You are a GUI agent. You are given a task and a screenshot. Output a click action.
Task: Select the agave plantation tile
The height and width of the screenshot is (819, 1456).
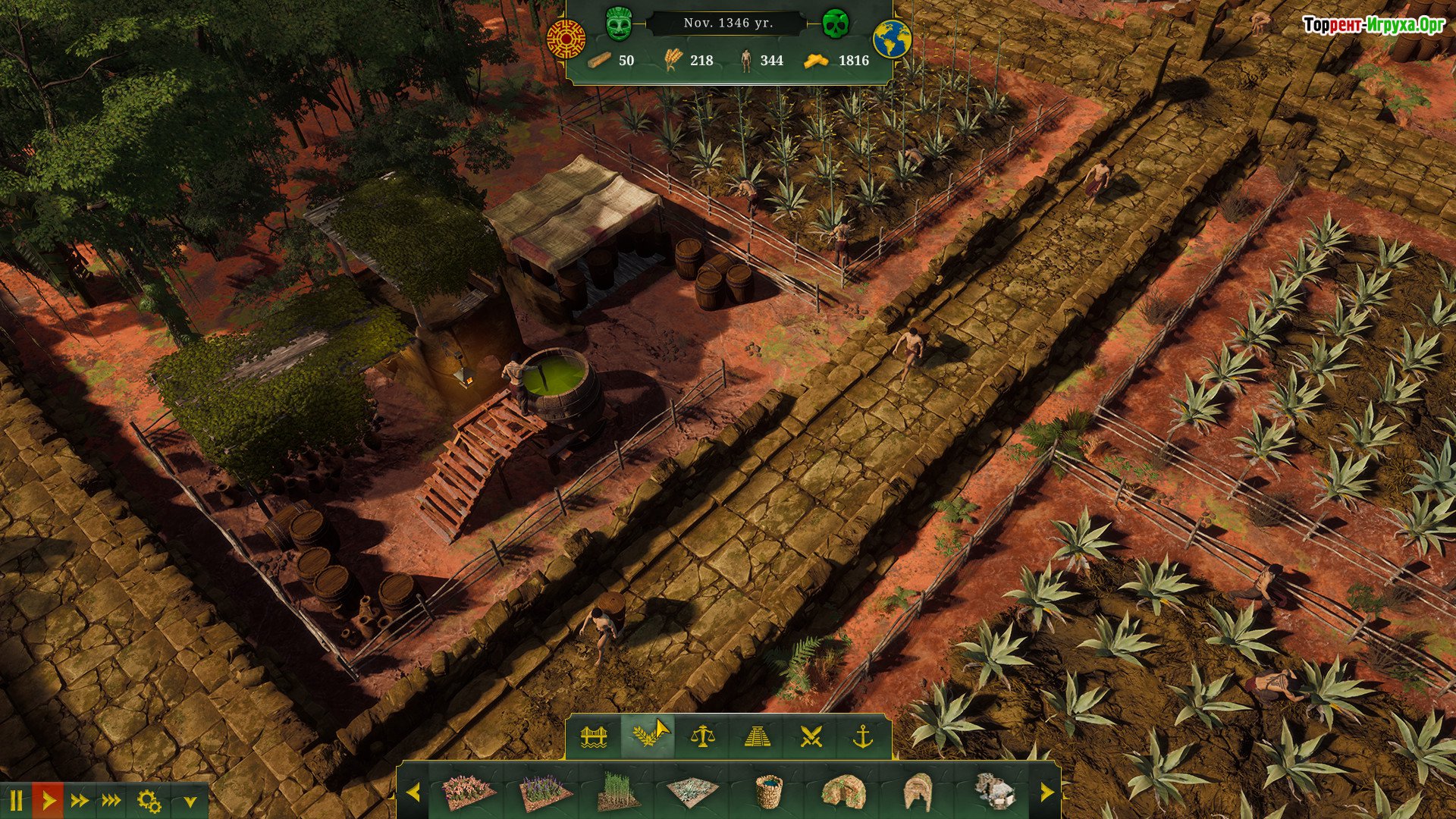[692, 792]
